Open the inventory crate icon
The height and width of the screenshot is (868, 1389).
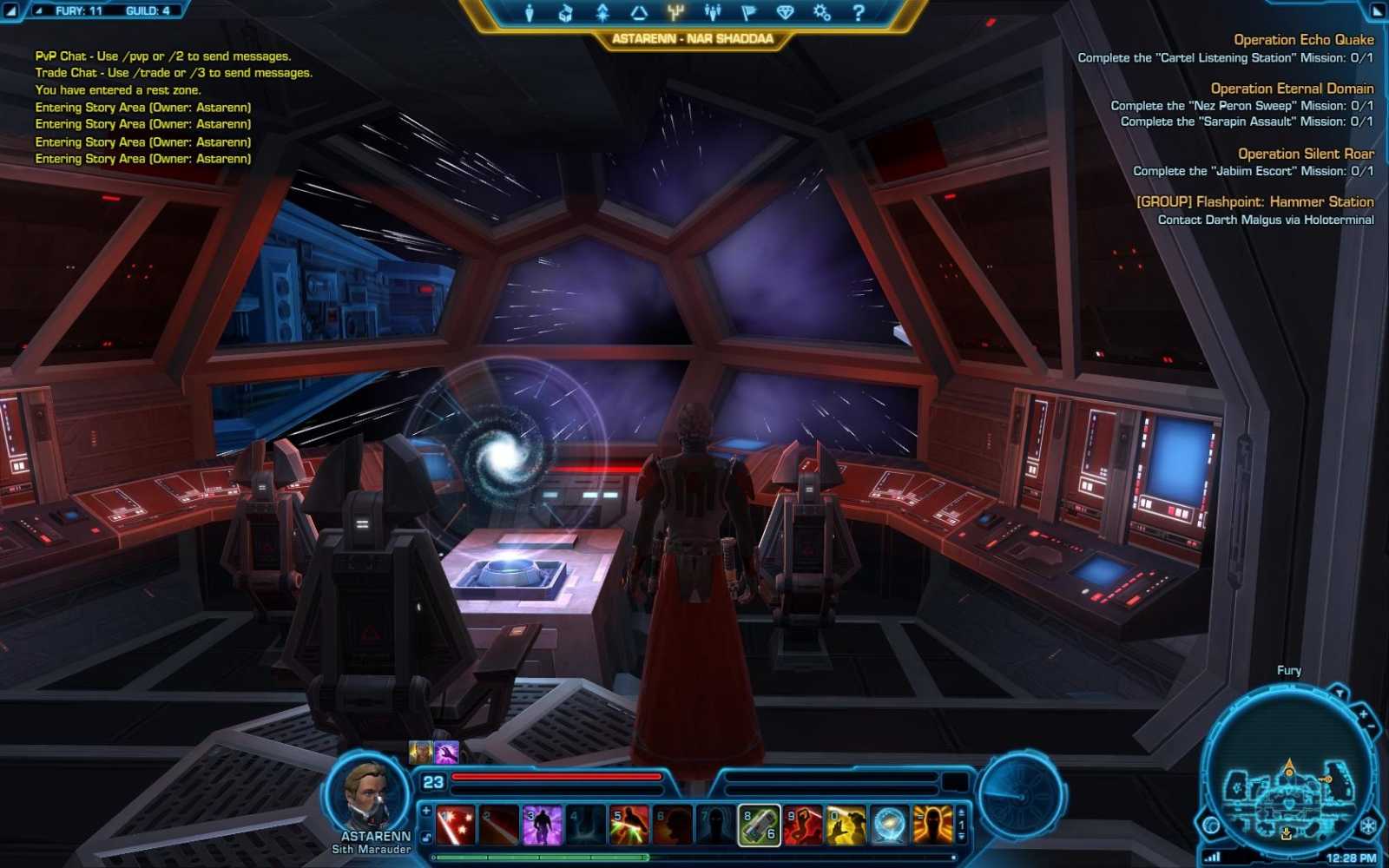click(564, 12)
